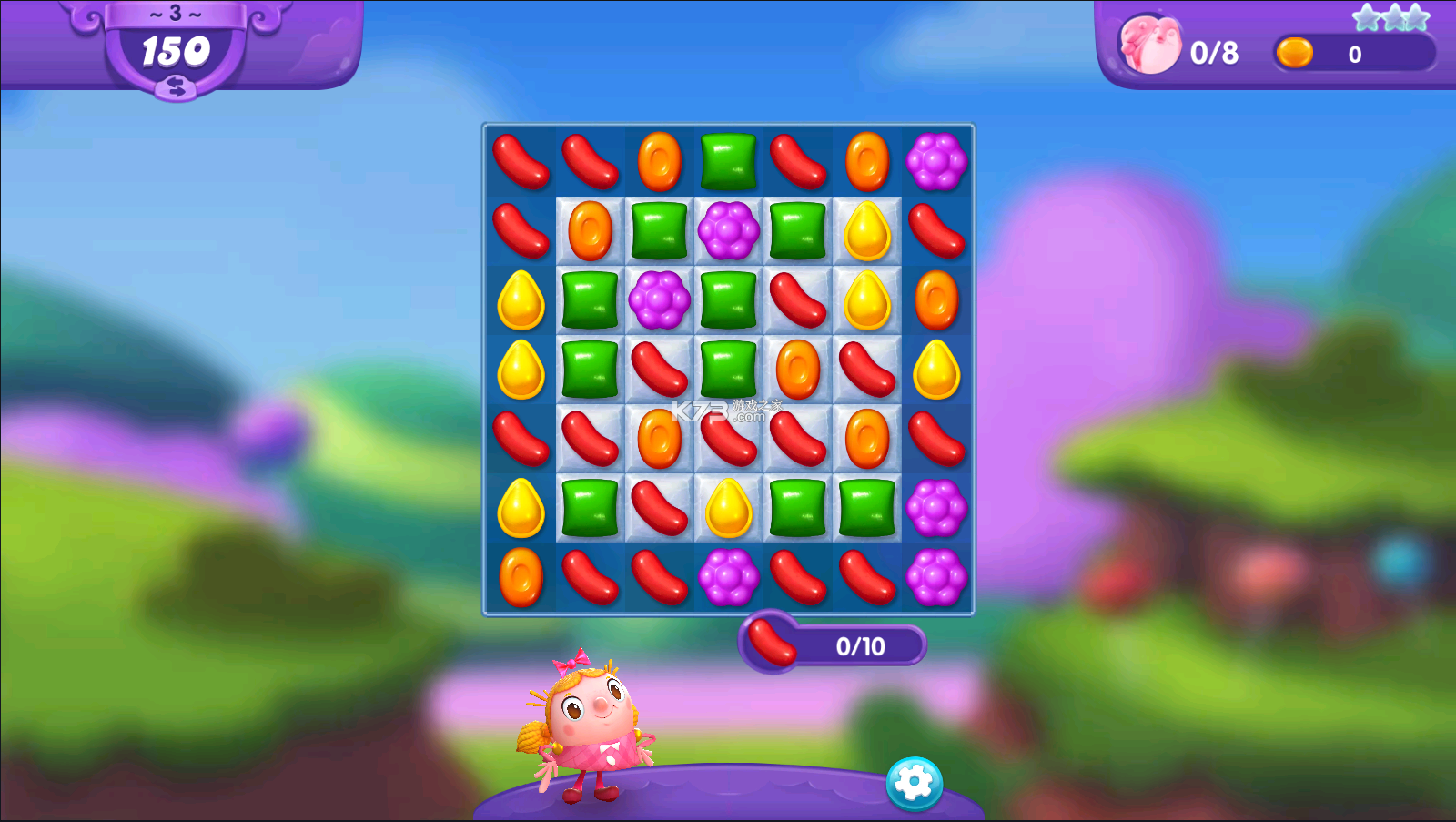Open the settings gear menu

915,781
